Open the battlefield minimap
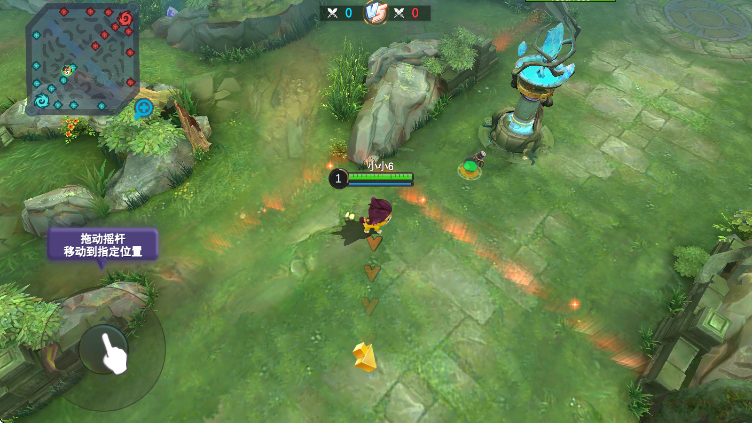Image resolution: width=752 pixels, height=423 pixels. pyautogui.click(x=82, y=59)
